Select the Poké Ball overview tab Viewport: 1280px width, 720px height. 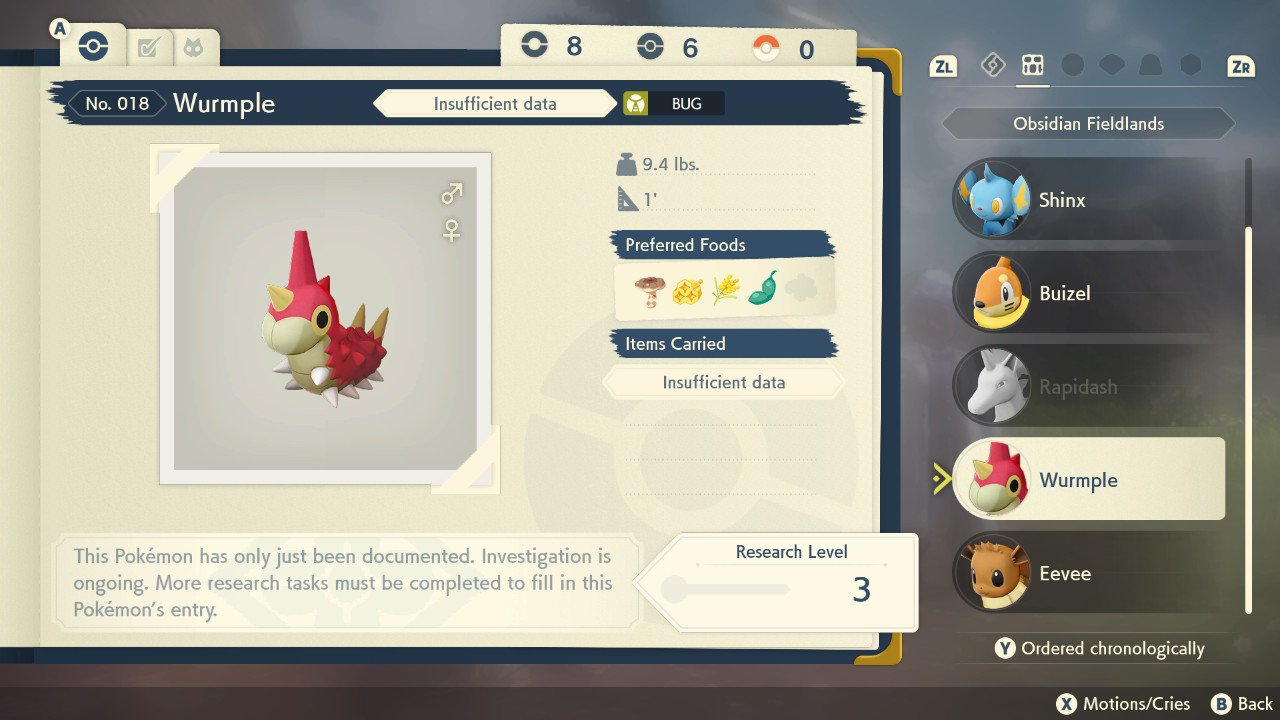tap(93, 46)
